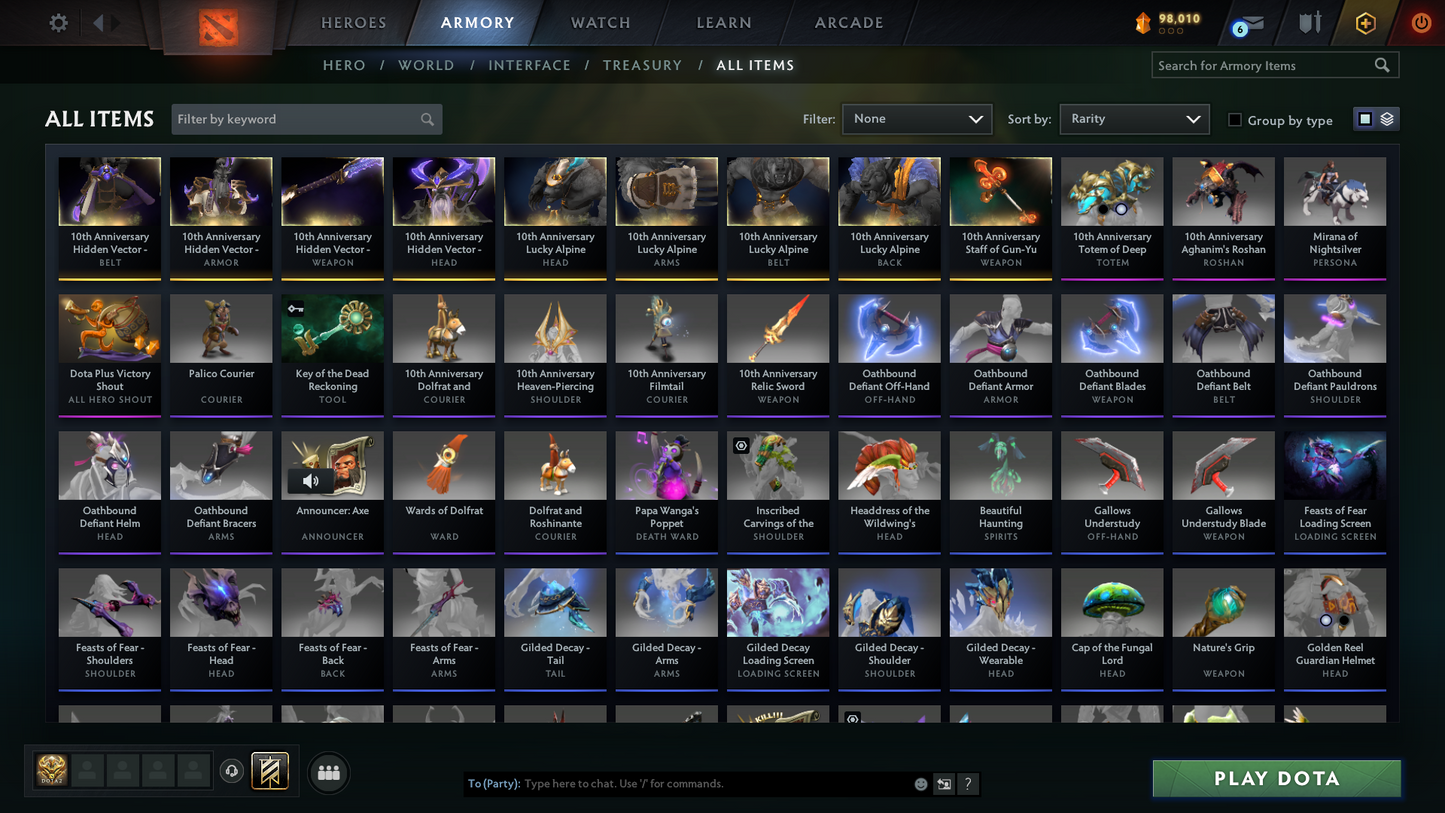1445x813 pixels.
Task: Toggle the grid view display mode
Action: (x=1364, y=118)
